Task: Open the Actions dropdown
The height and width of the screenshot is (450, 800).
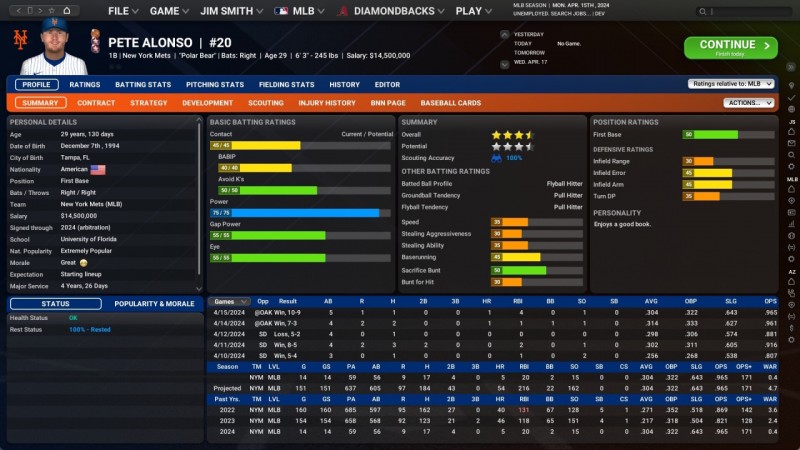Action: coord(748,103)
